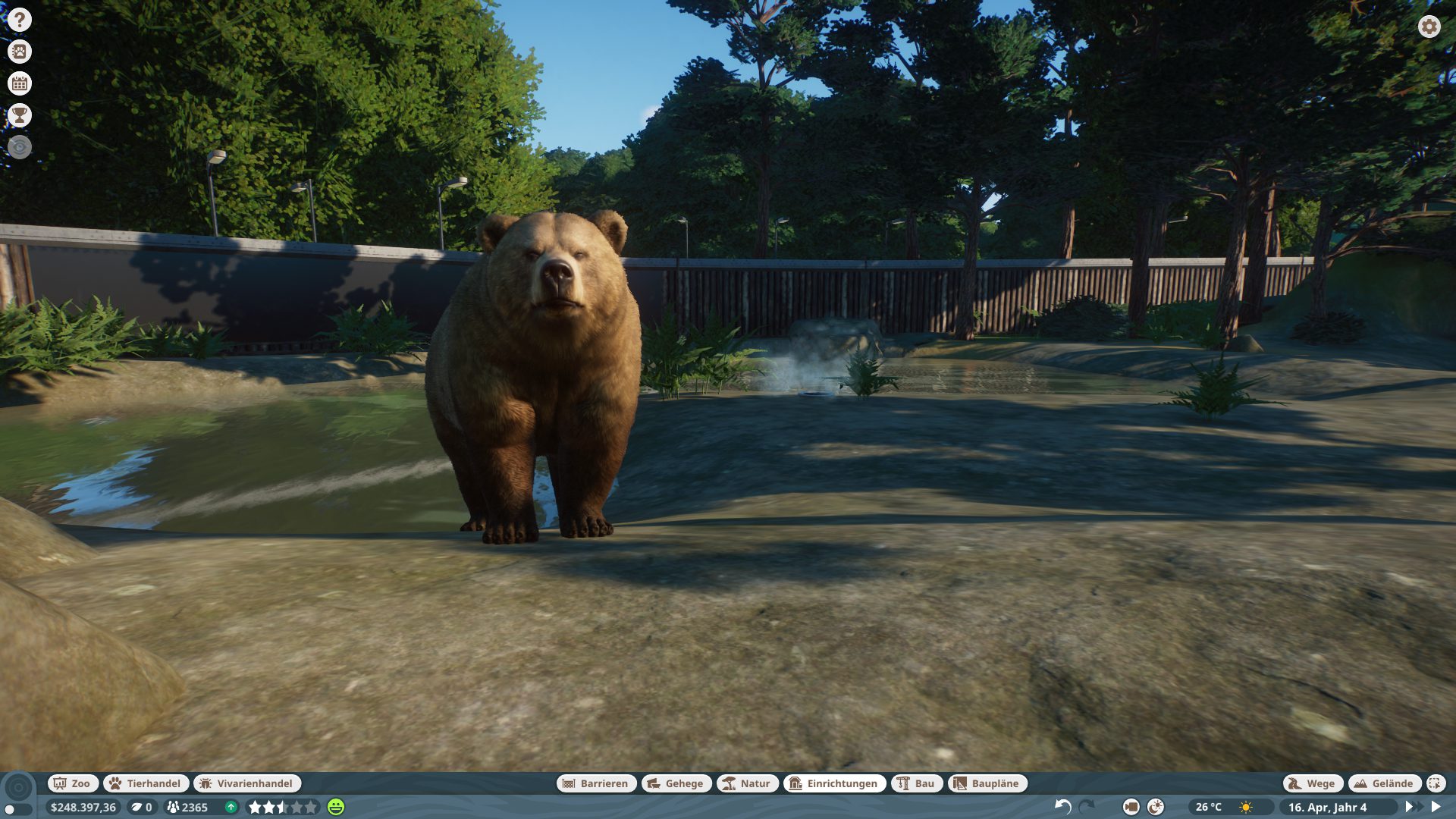The width and height of the screenshot is (1456, 819).
Task: Open the calendar icon panel
Action: click(x=20, y=83)
